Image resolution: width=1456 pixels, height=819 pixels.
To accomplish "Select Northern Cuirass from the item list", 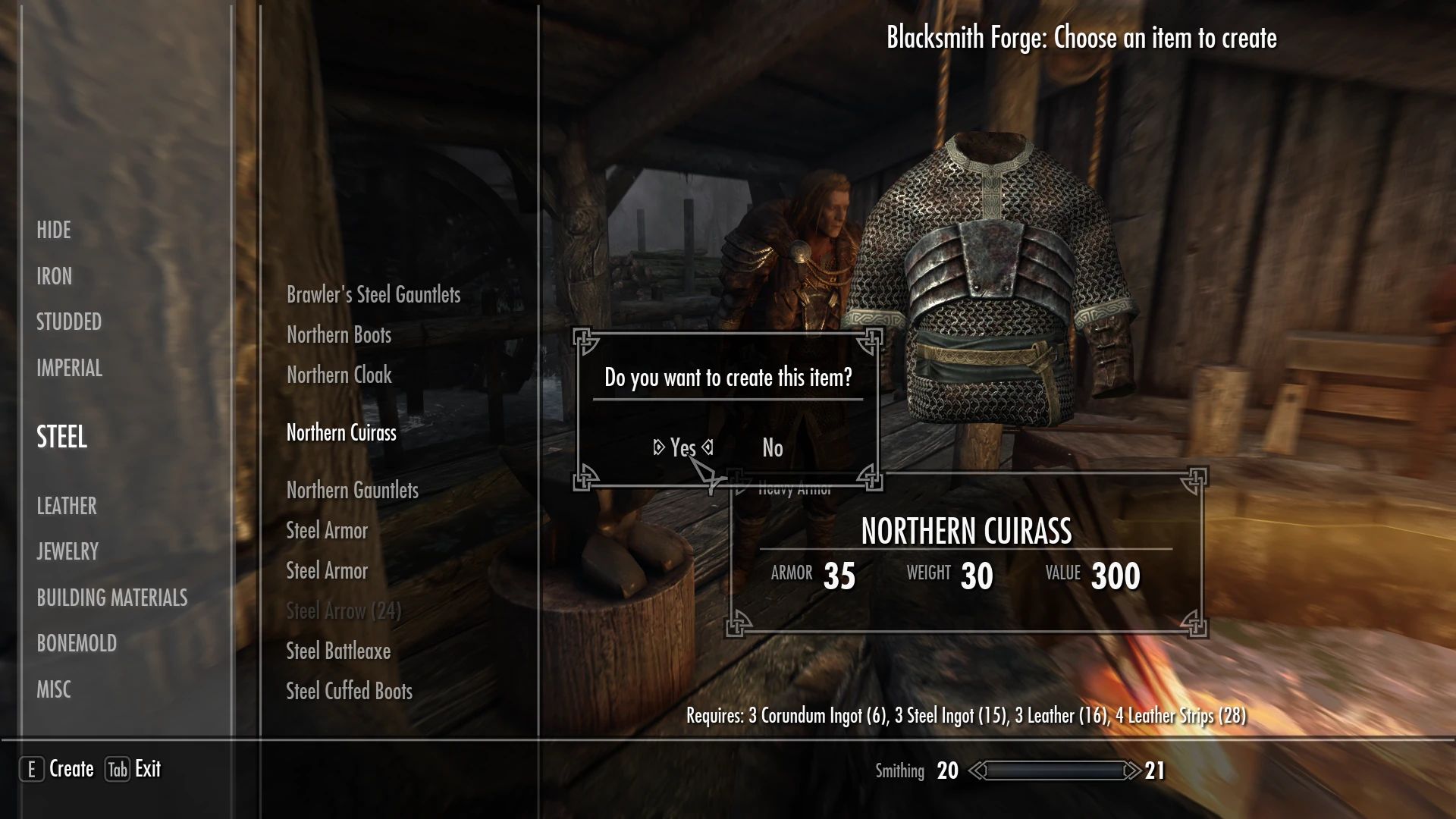I will [340, 433].
